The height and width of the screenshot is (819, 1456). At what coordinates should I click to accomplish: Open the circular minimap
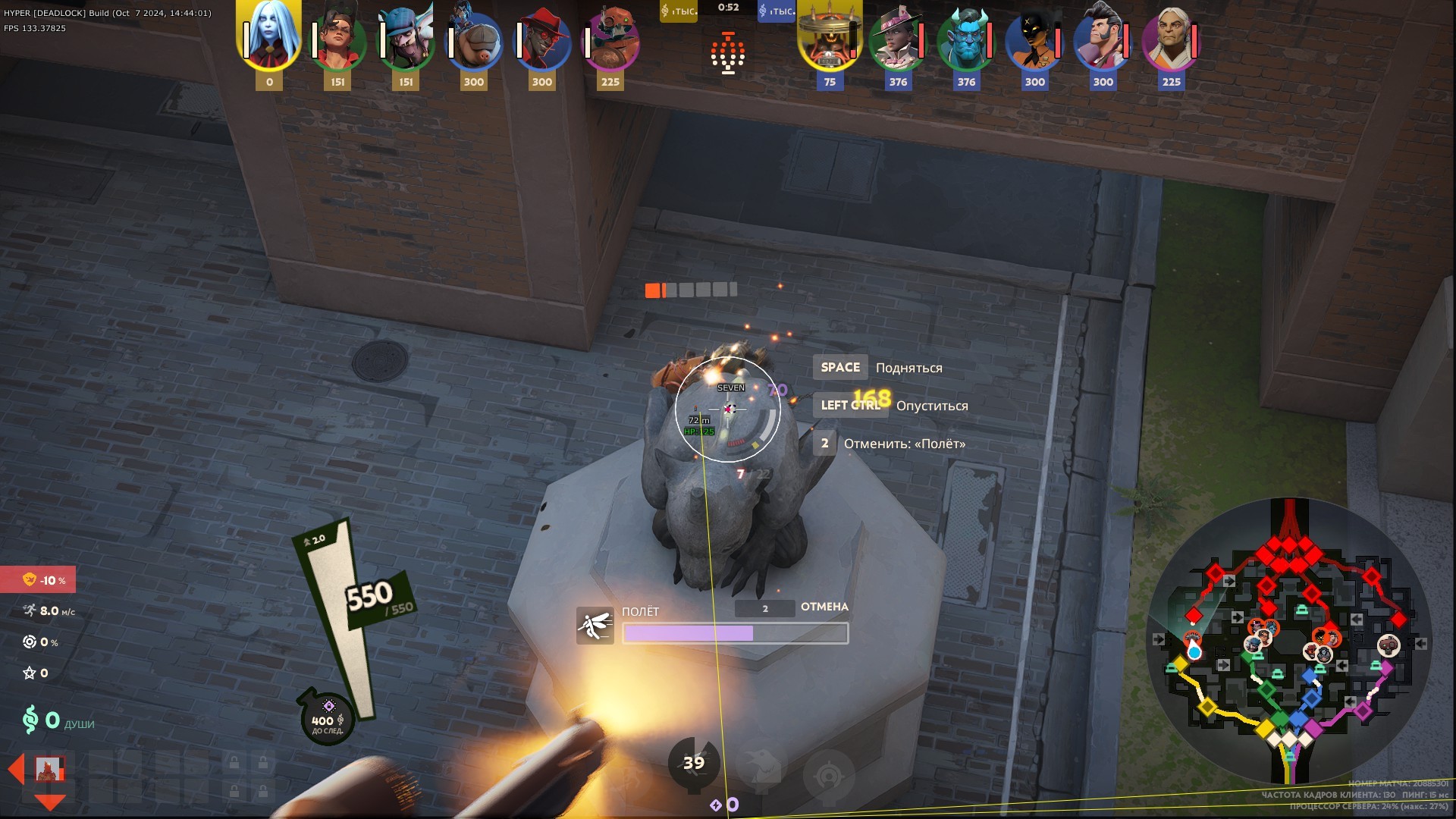coord(1289,641)
